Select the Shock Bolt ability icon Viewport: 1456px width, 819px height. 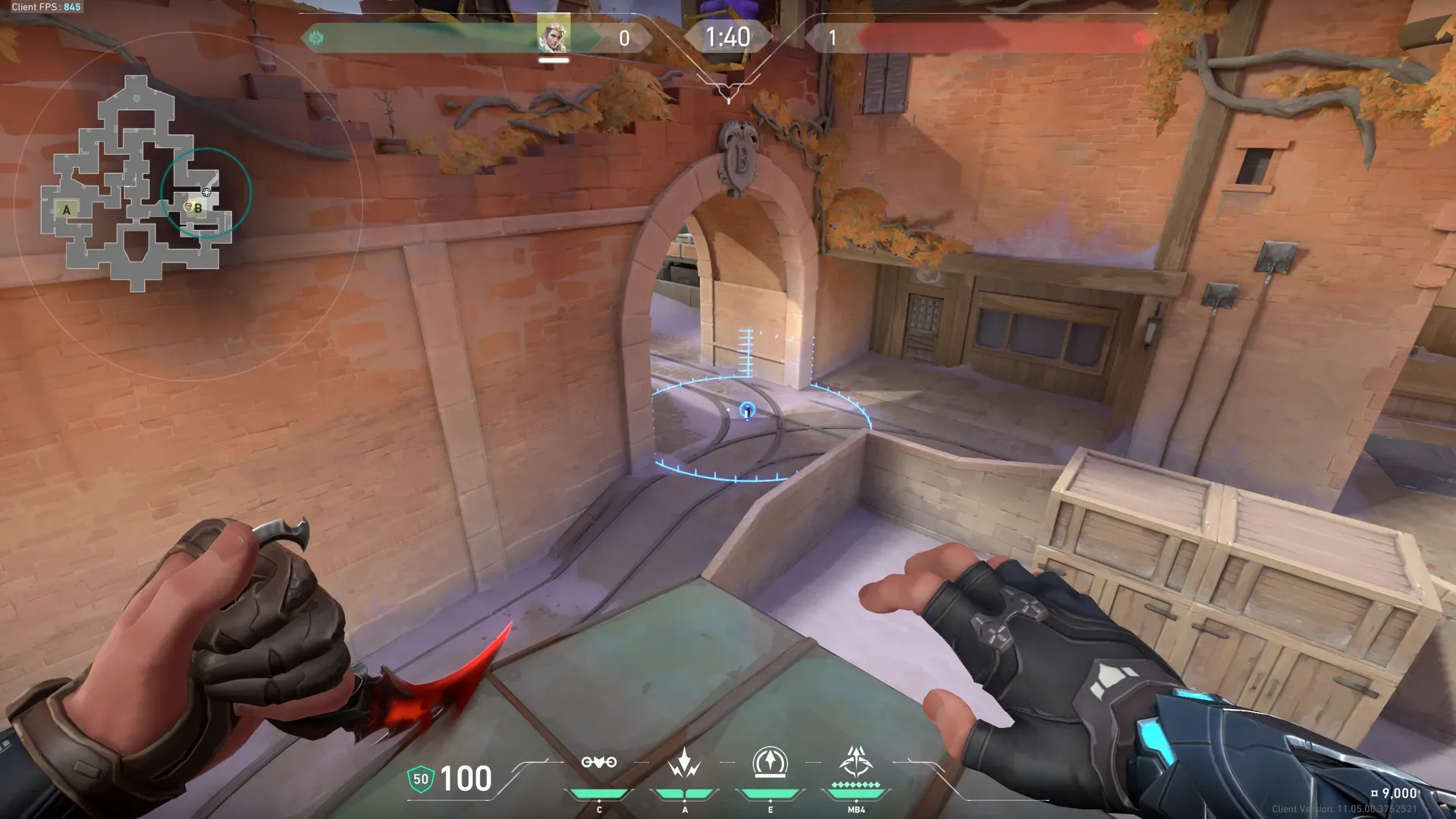(x=684, y=763)
